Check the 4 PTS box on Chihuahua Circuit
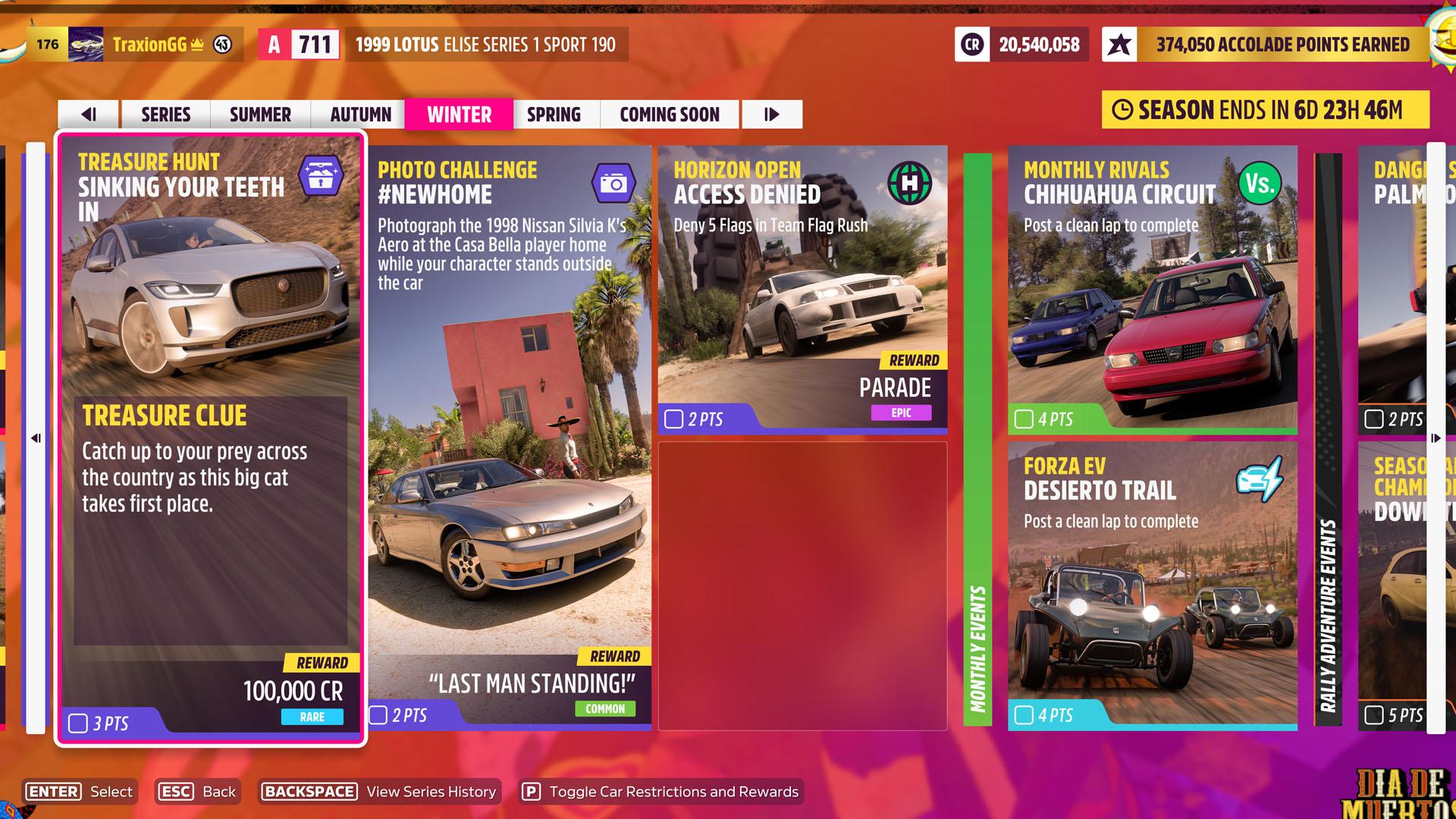Viewport: 1456px width, 819px height. coord(1024,417)
